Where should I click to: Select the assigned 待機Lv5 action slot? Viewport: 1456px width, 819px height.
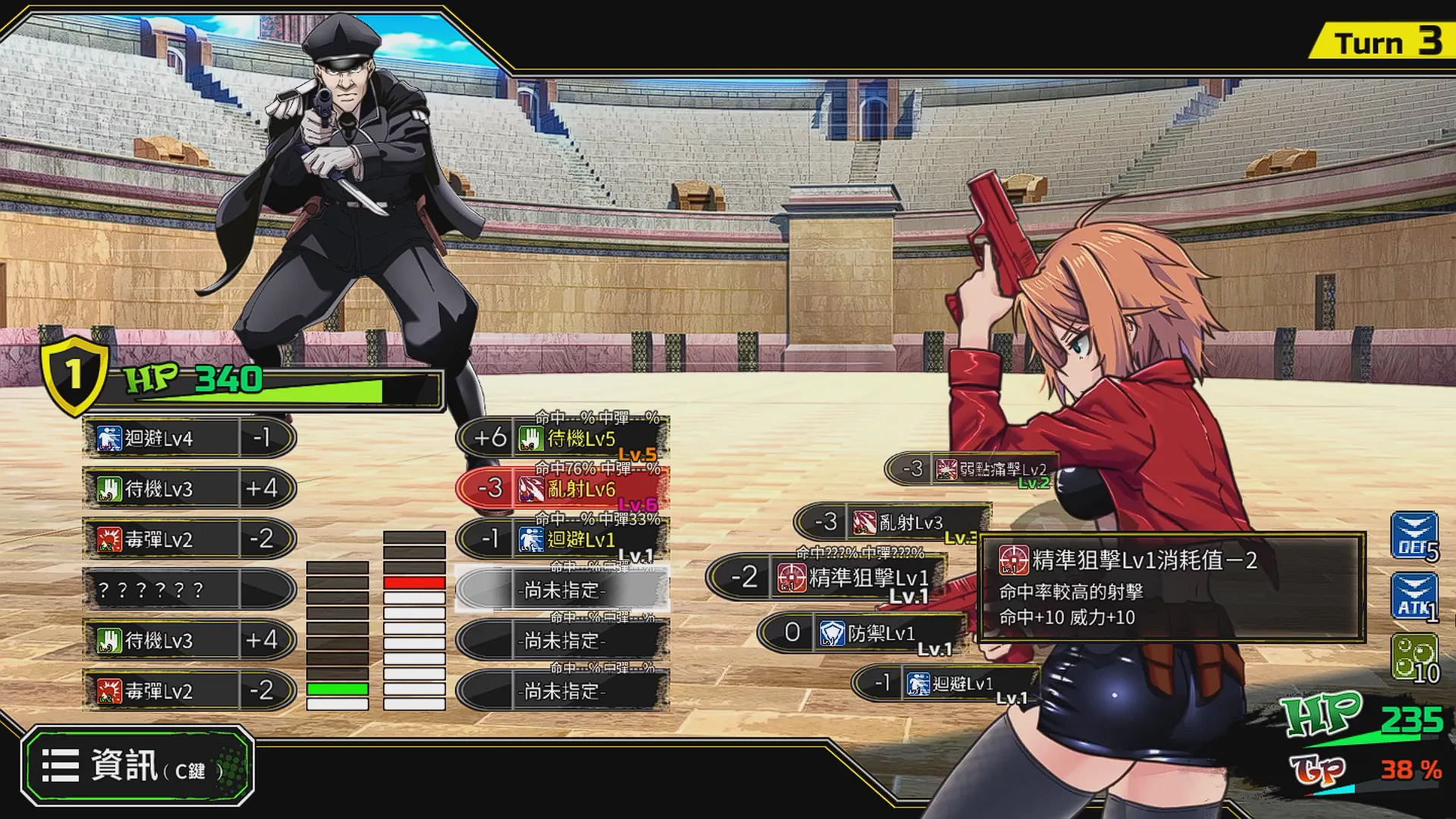[x=562, y=438]
